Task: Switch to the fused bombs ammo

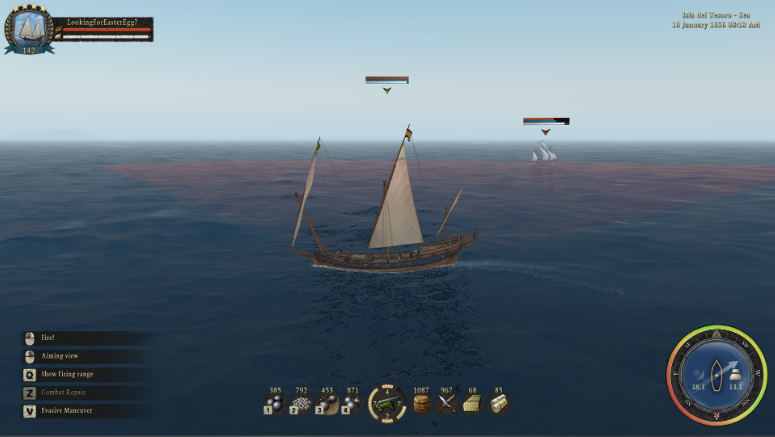Action: 351,403
